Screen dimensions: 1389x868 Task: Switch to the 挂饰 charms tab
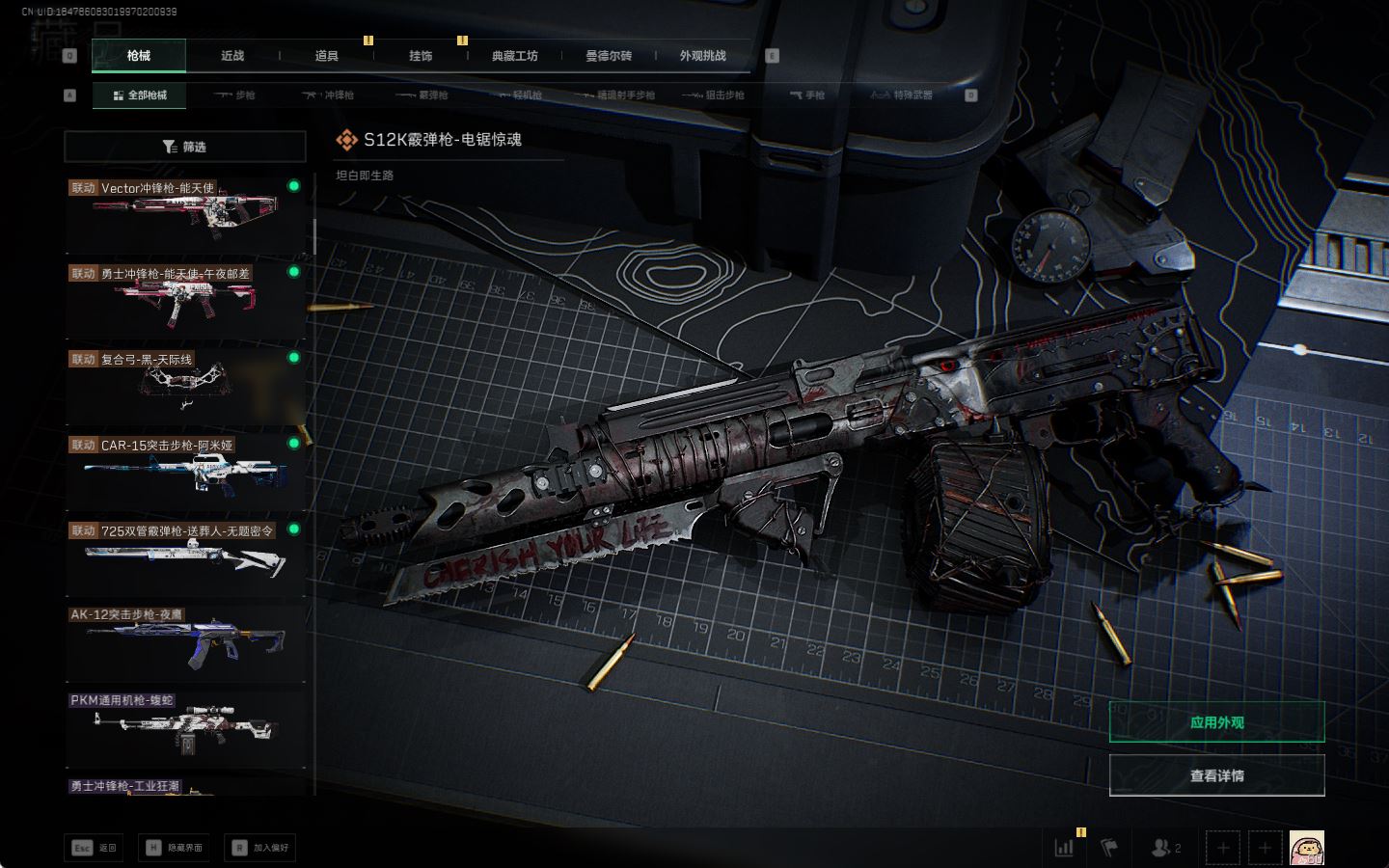click(421, 56)
